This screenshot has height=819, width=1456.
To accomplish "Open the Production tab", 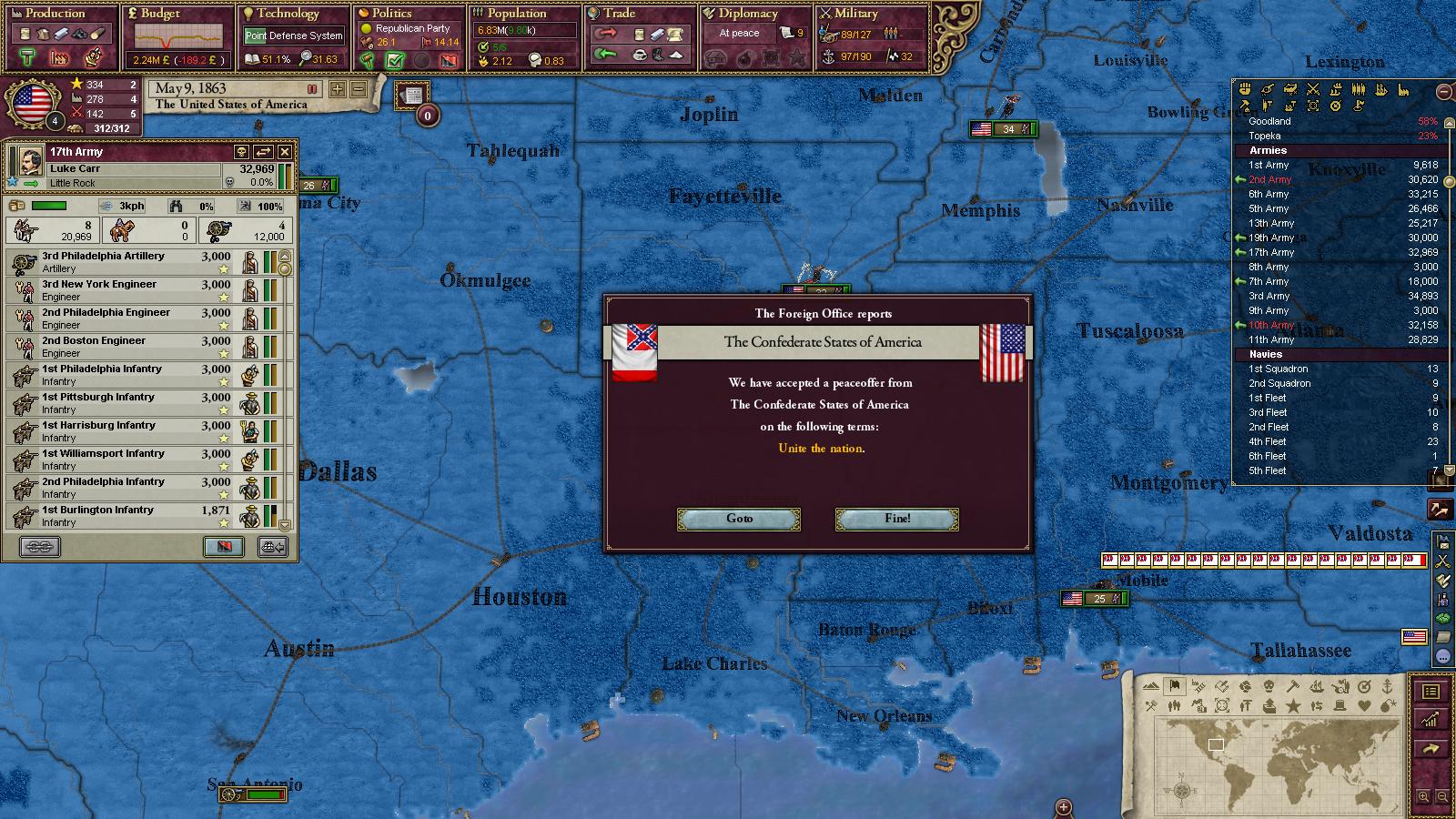I will 55,14.
